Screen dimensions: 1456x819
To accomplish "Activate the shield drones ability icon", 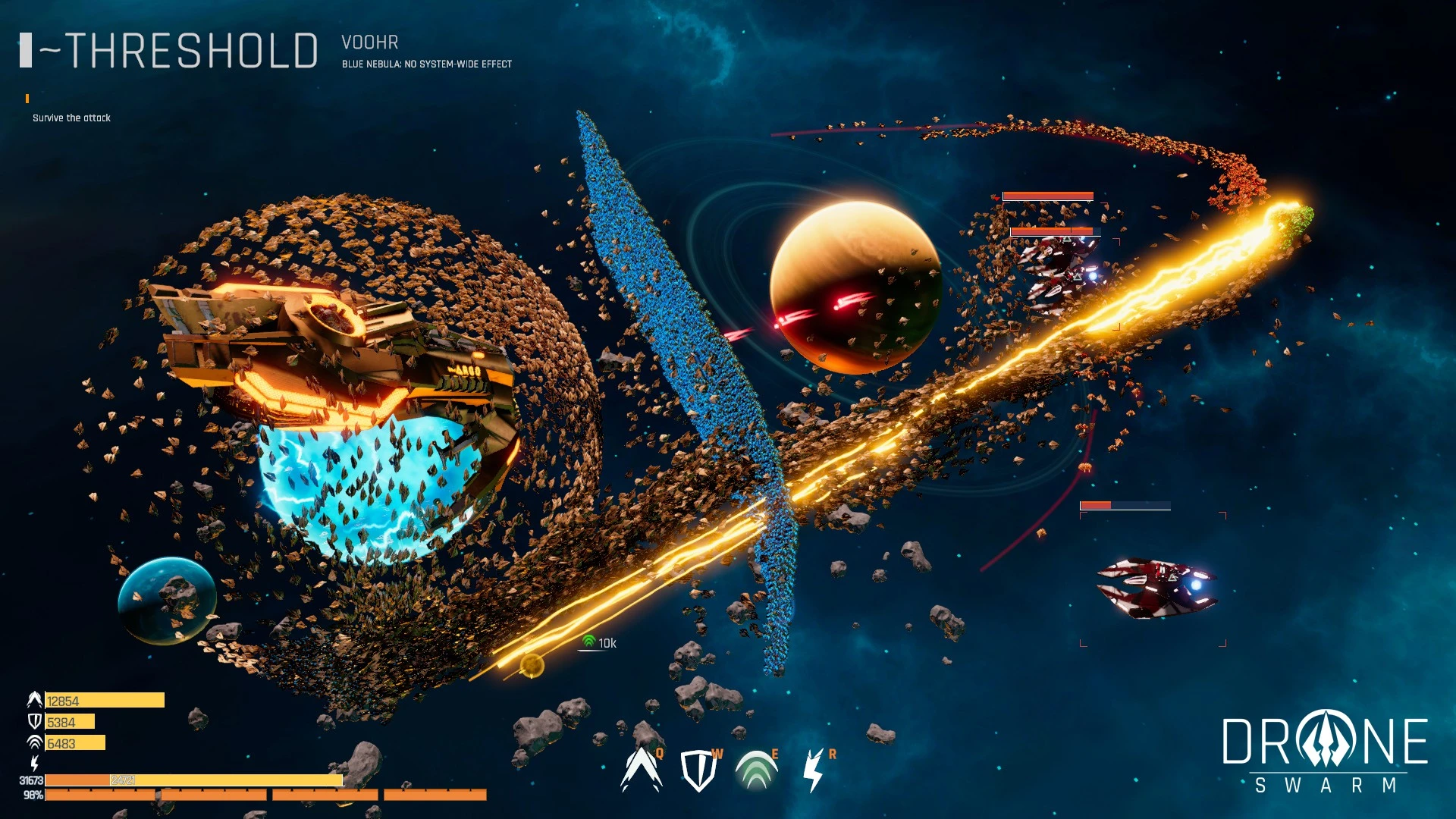I will click(698, 770).
